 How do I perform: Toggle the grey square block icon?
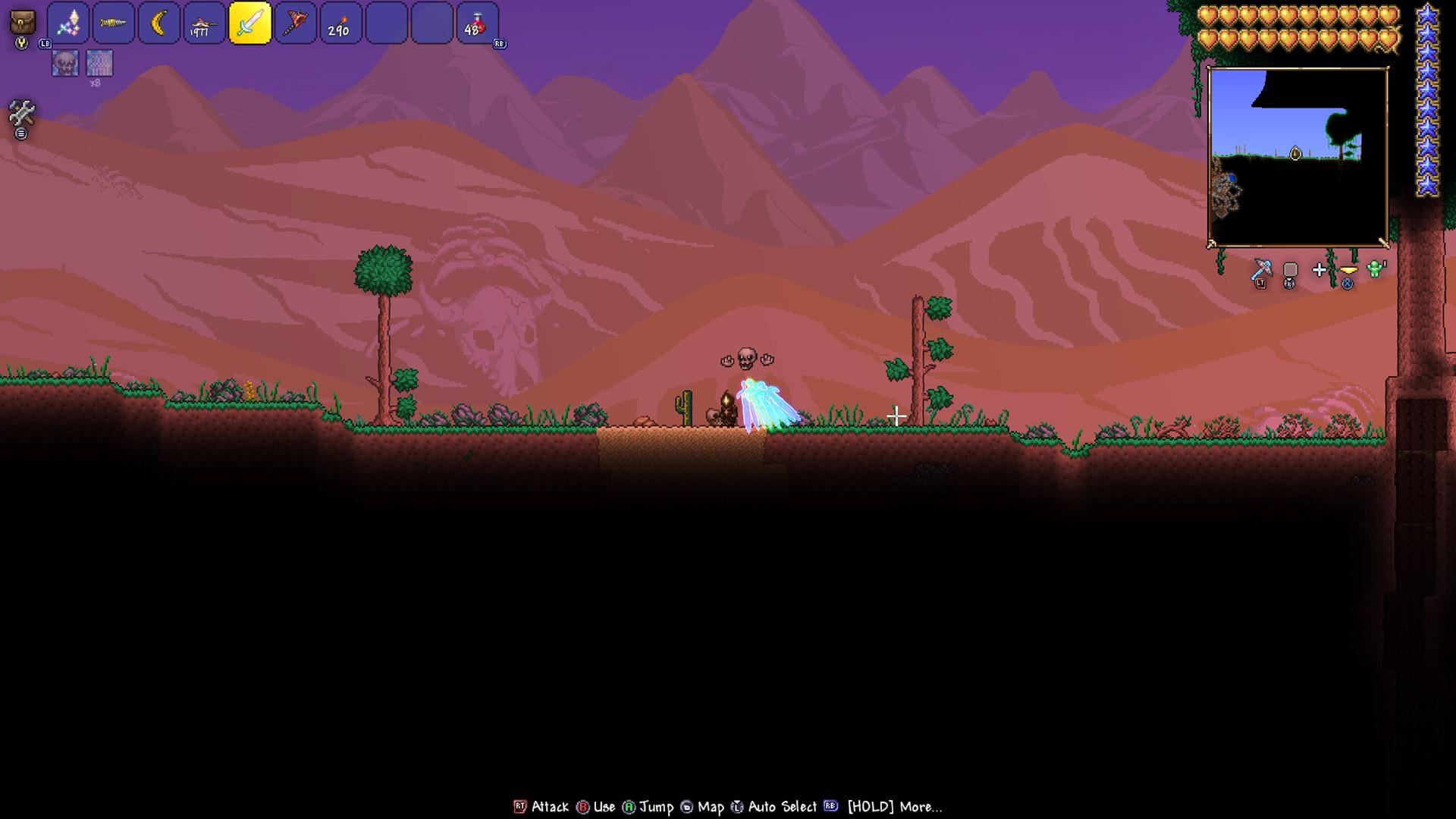tap(1290, 270)
